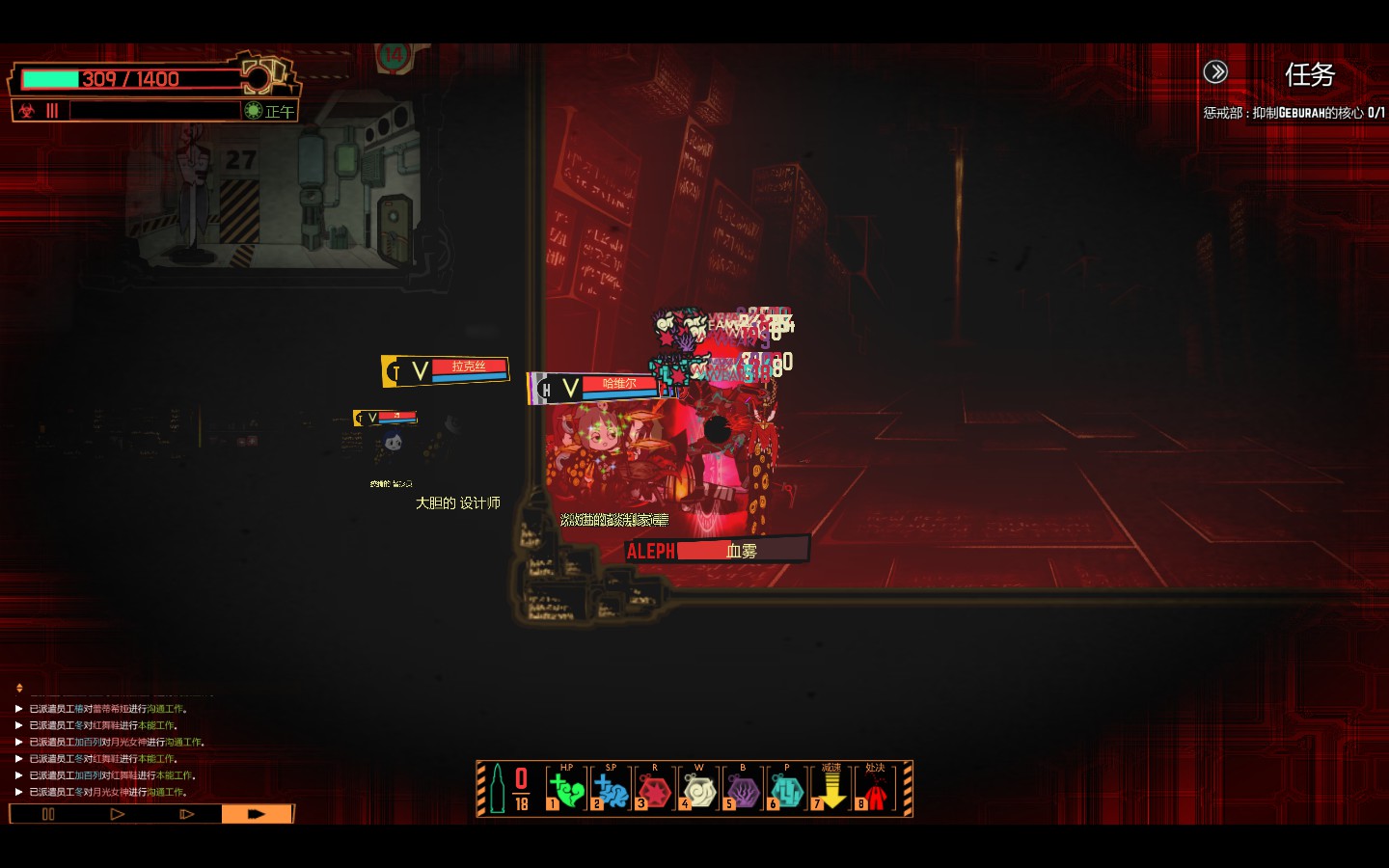1389x868 pixels.
Task: Select the red 处决 execution bullet
Action: (875, 790)
